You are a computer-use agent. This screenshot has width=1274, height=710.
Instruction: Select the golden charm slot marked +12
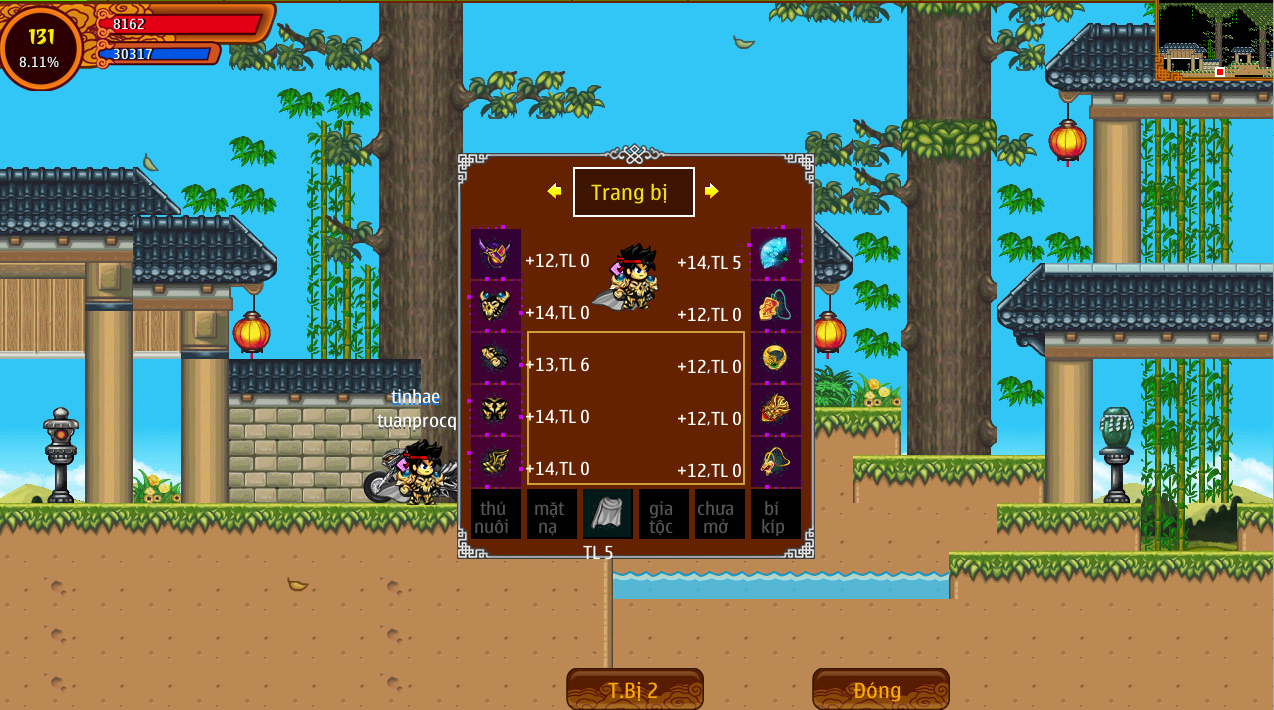(776, 462)
